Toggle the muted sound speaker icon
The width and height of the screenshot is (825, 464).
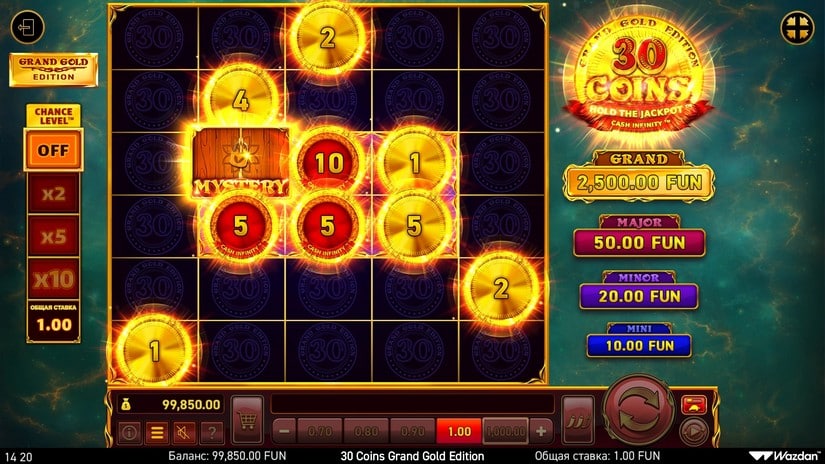pyautogui.click(x=183, y=432)
